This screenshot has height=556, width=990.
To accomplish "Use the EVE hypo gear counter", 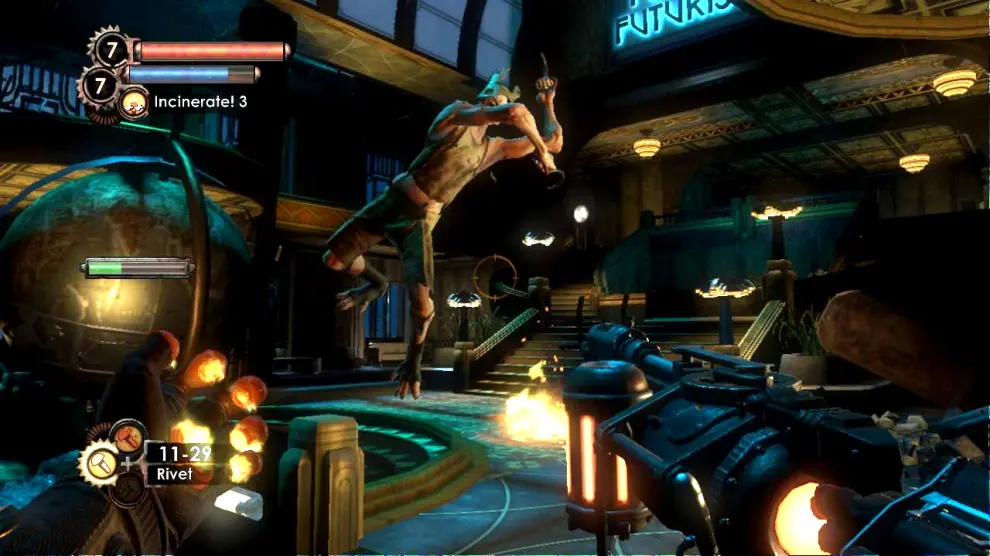I will (x=101, y=85).
